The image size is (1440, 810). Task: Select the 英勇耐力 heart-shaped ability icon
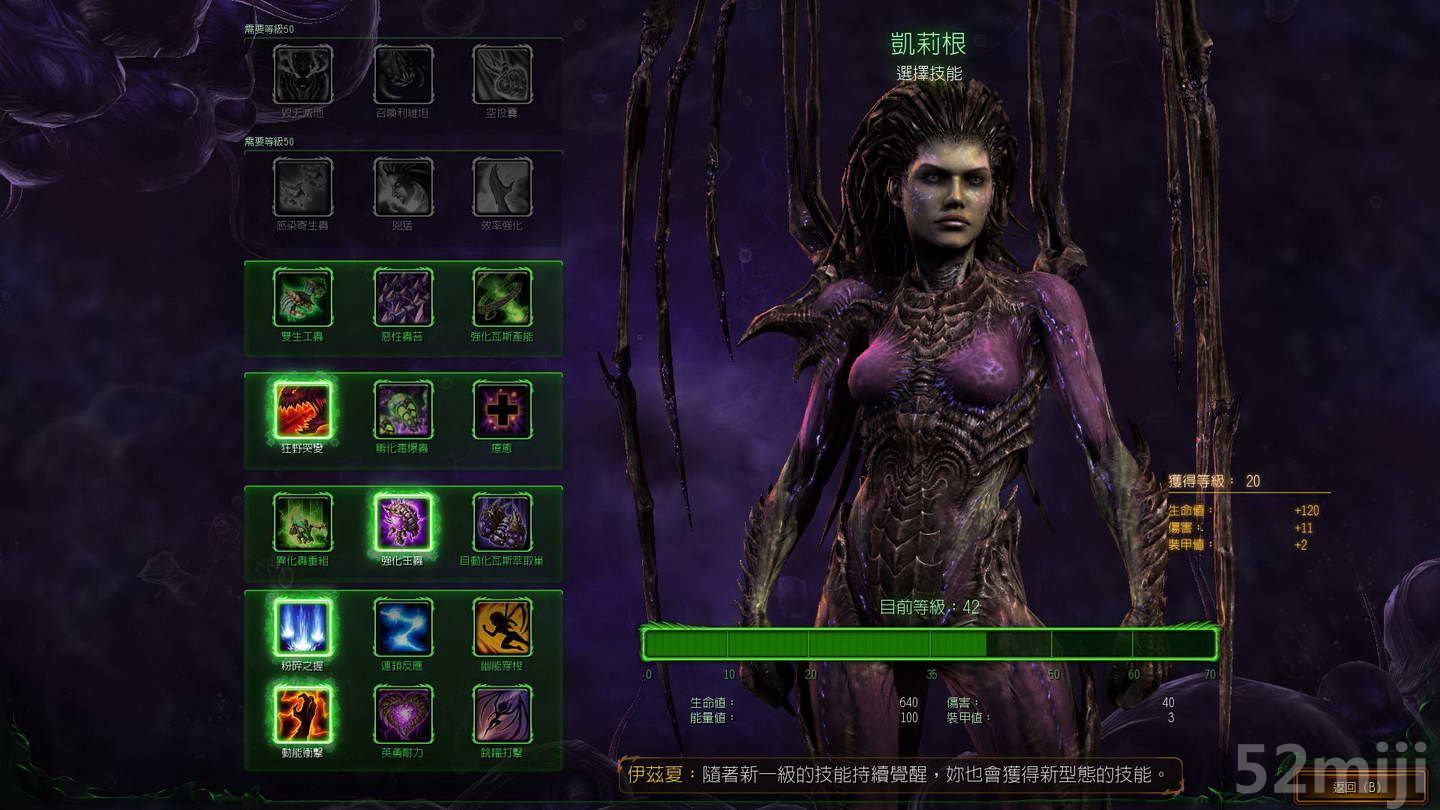coord(403,714)
